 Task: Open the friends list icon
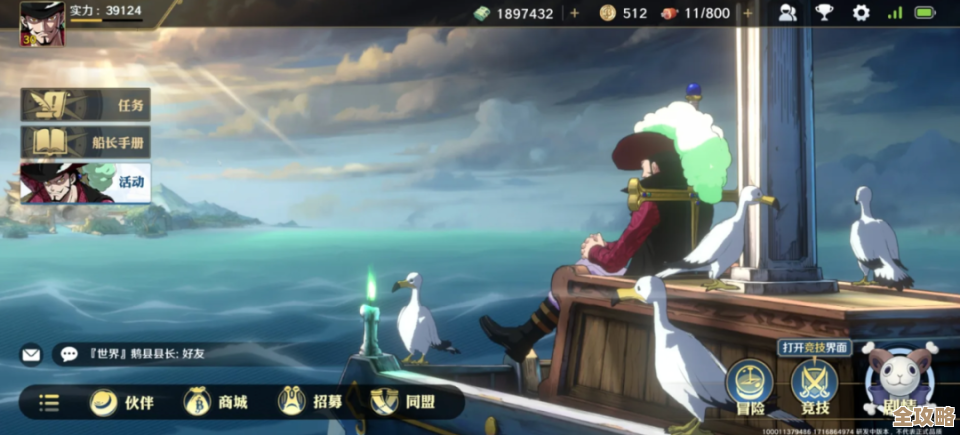coord(788,13)
